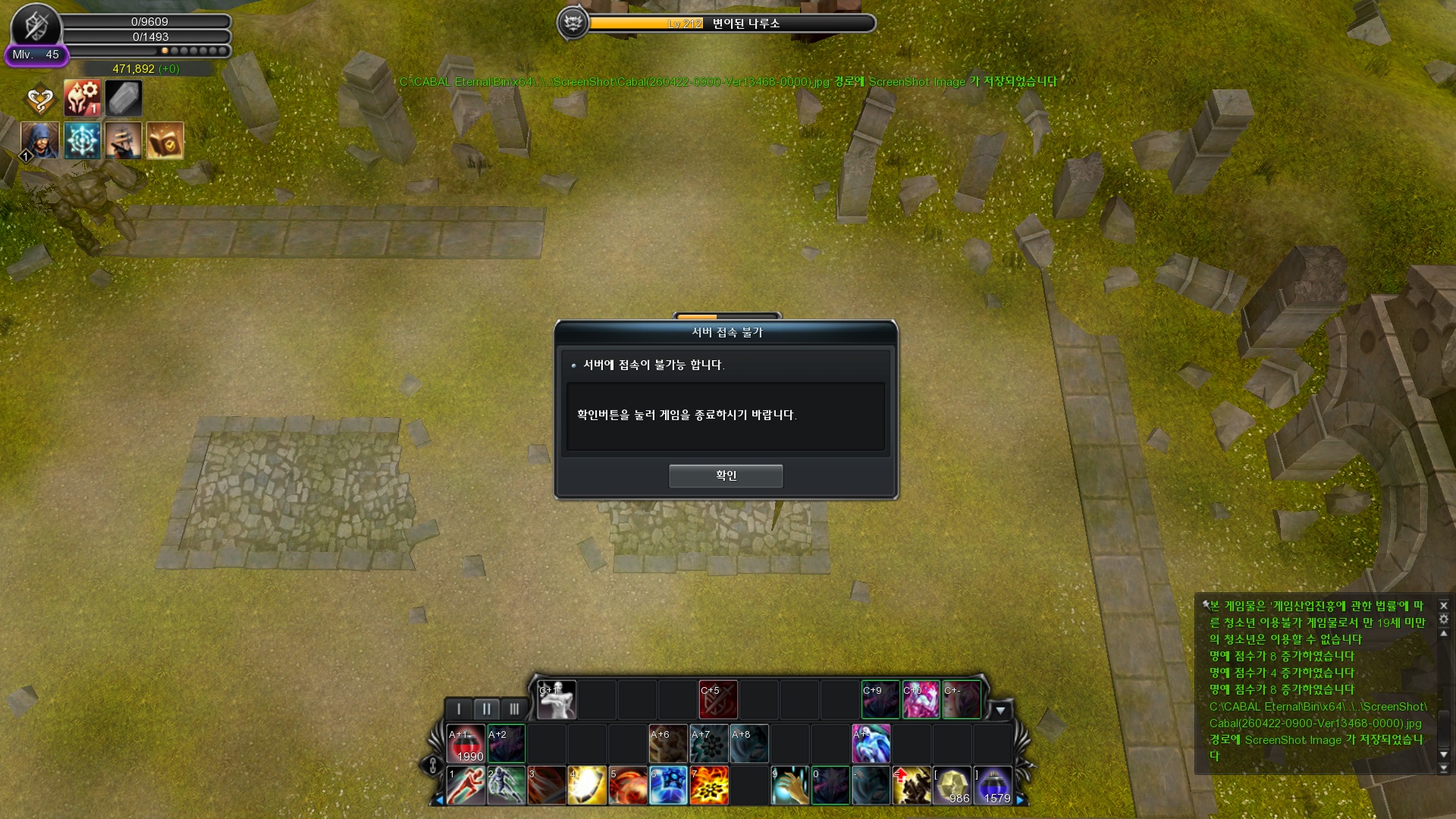1456x819 pixels.
Task: Click the hooded character buff icon
Action: coord(40,140)
